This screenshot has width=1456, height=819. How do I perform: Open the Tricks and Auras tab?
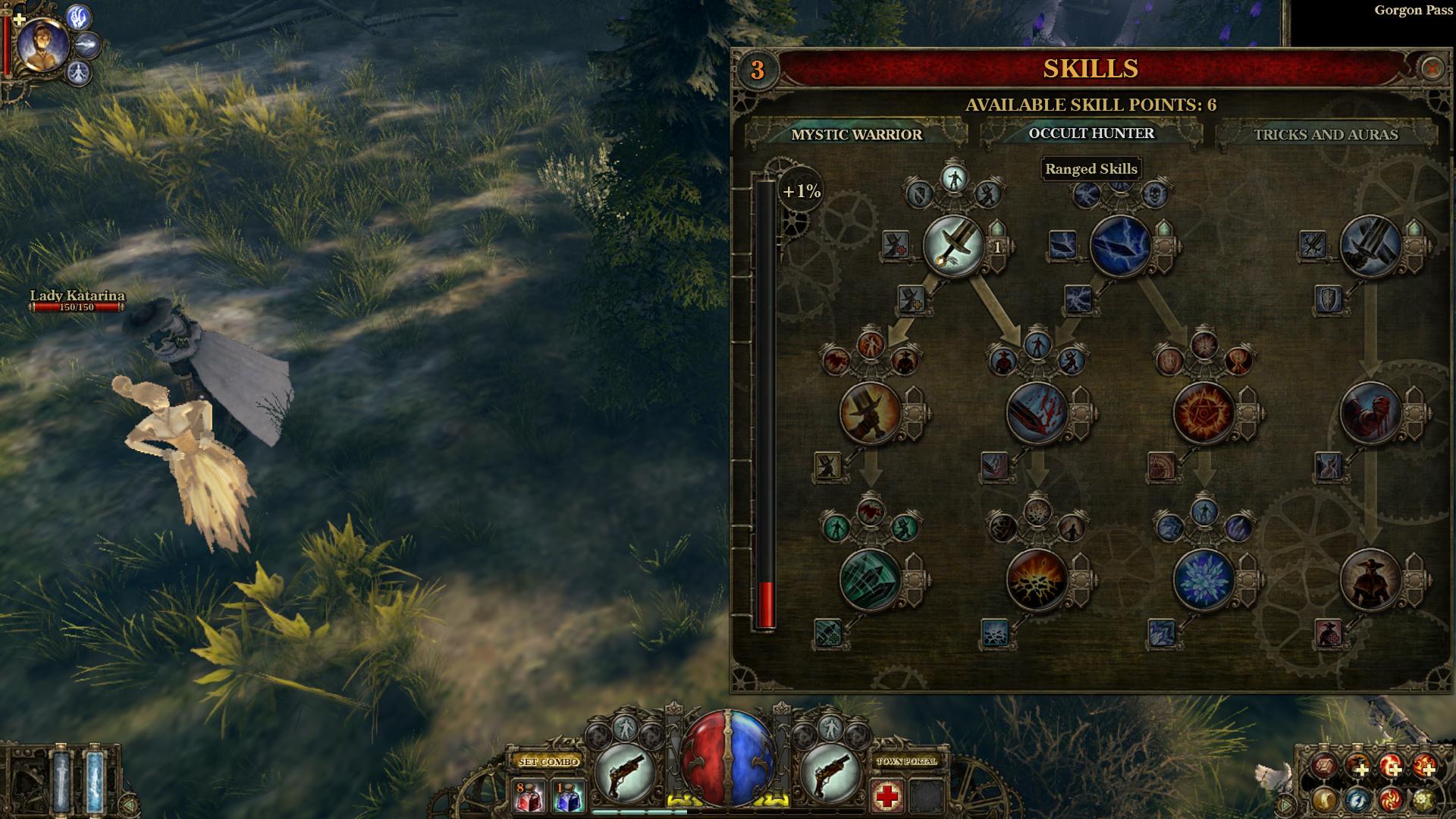coord(1325,134)
